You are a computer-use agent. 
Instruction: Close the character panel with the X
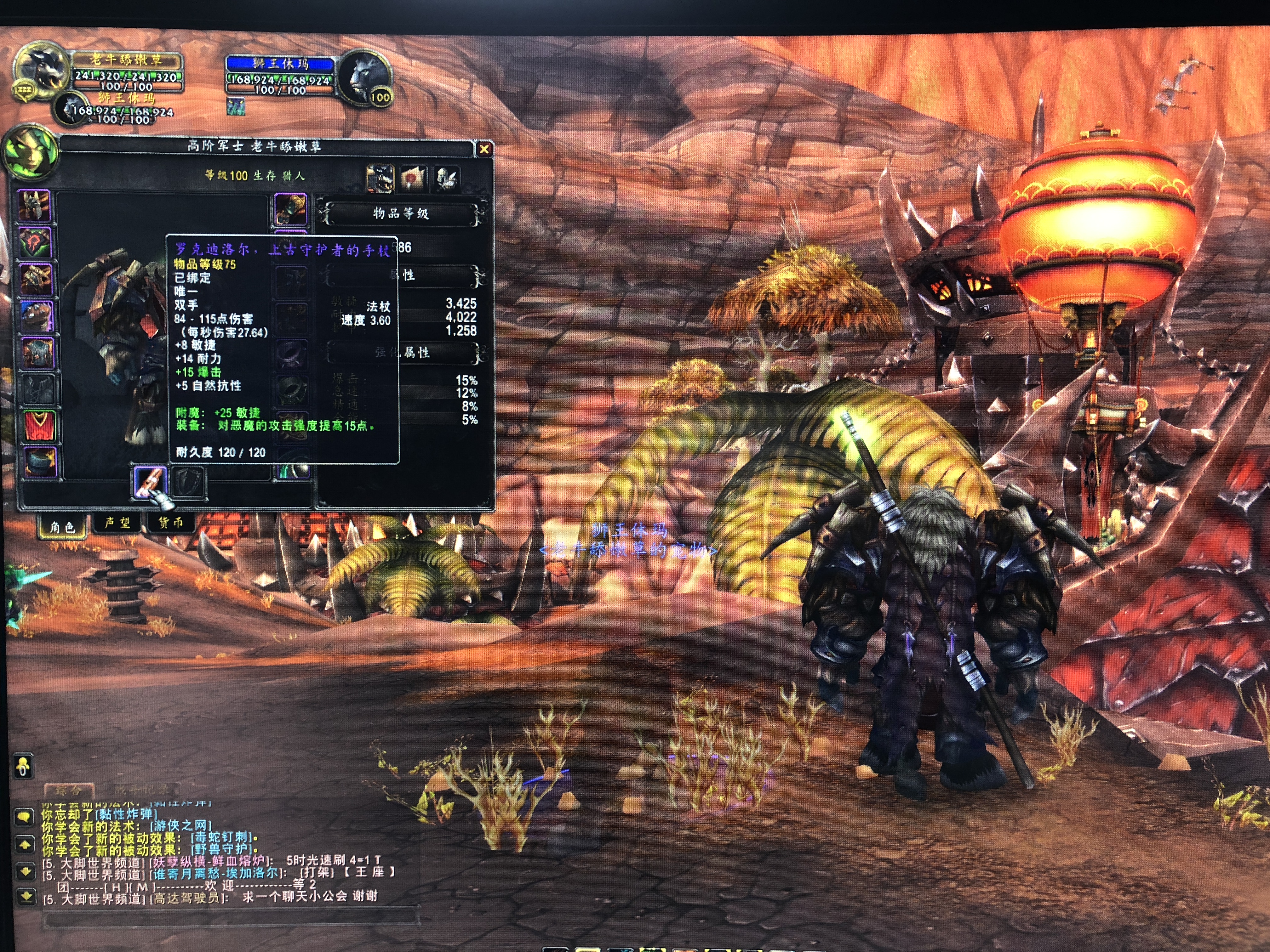pos(484,149)
